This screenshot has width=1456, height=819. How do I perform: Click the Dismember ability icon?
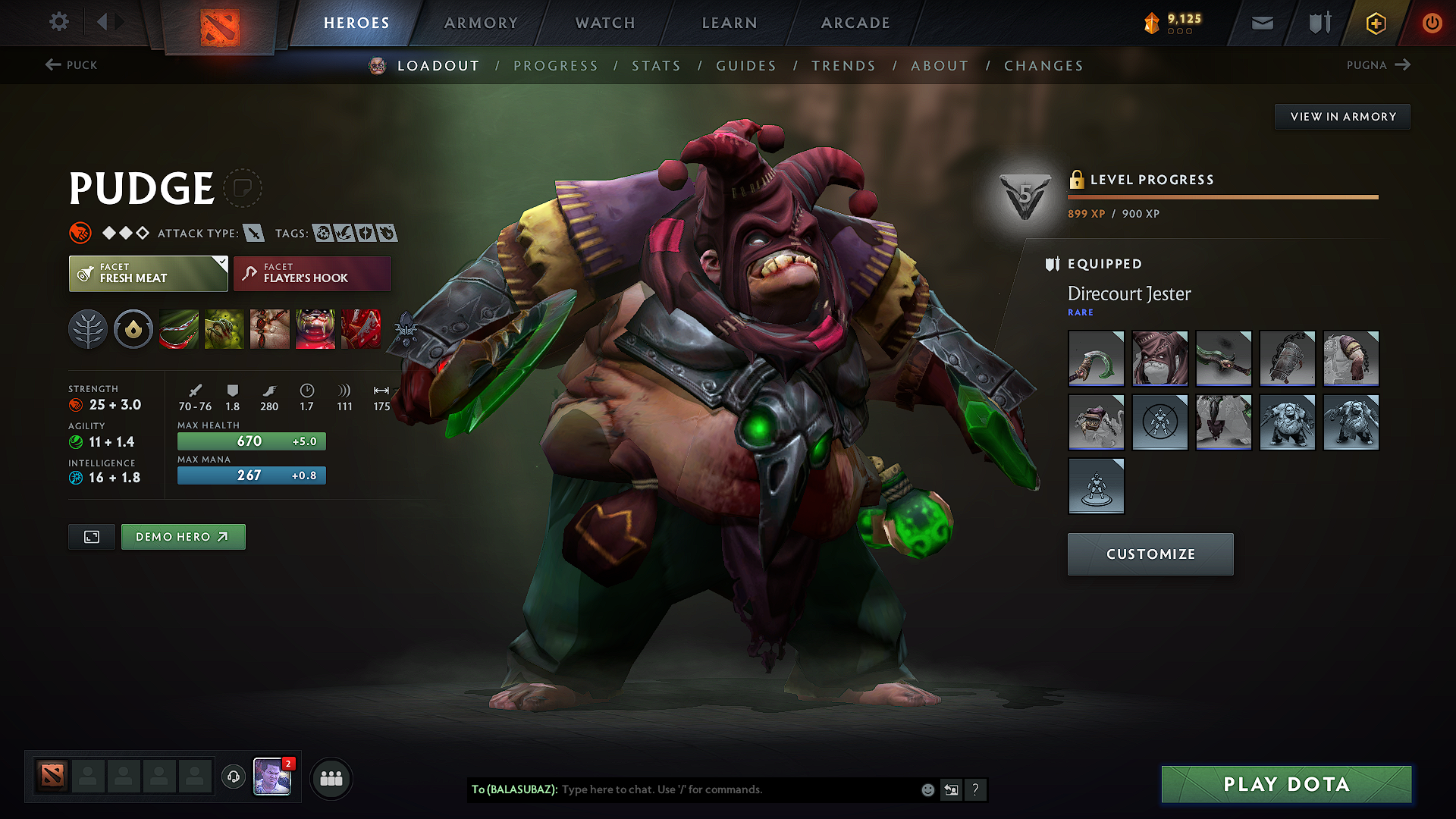click(315, 328)
